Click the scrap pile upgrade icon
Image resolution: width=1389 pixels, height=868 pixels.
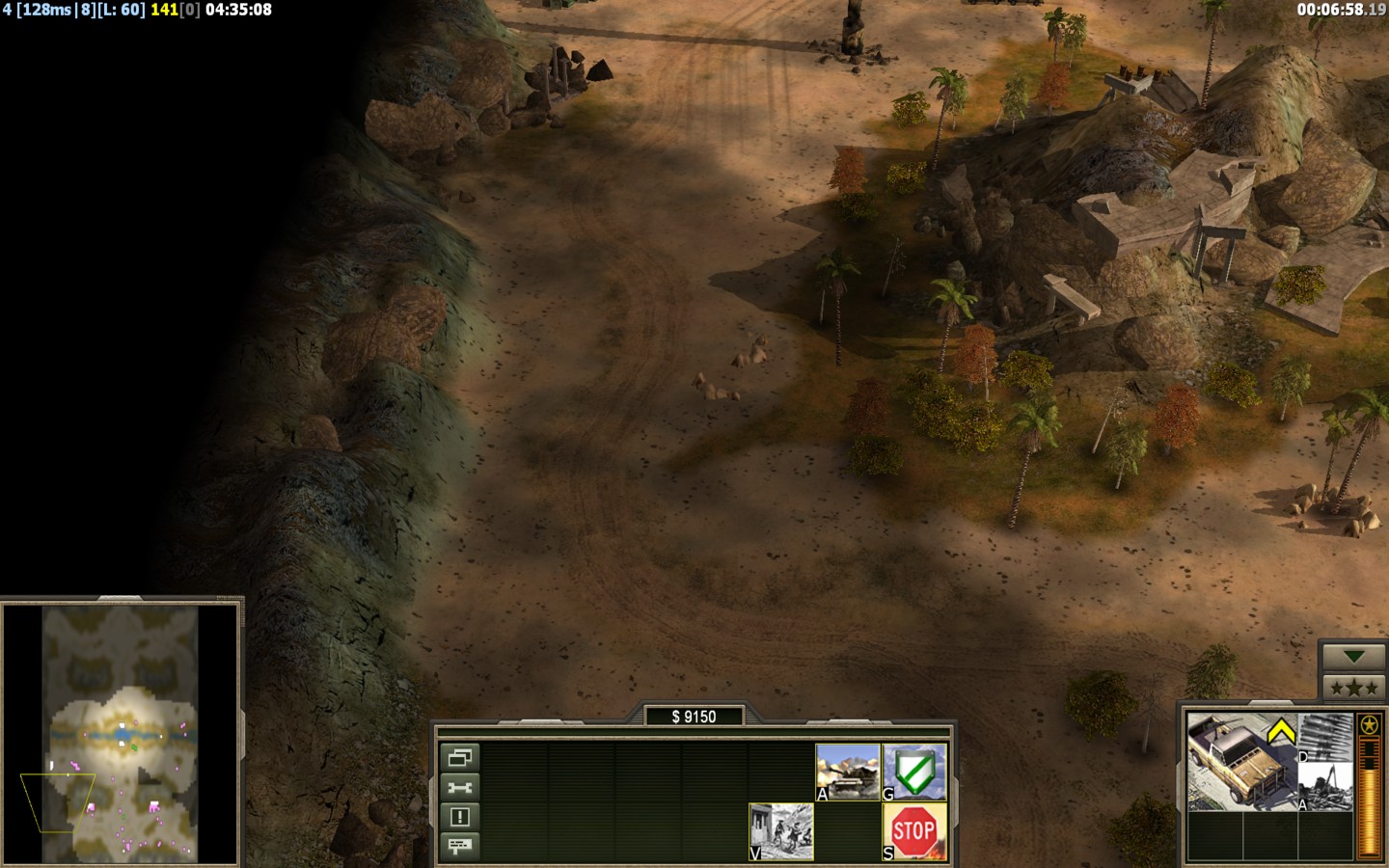(1327, 787)
